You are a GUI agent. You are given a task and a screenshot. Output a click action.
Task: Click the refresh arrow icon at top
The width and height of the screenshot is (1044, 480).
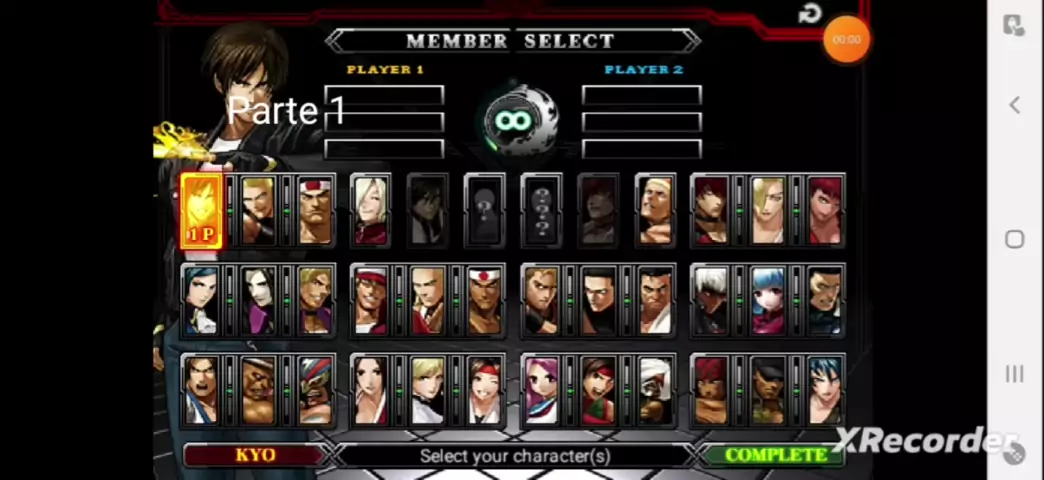pos(810,14)
